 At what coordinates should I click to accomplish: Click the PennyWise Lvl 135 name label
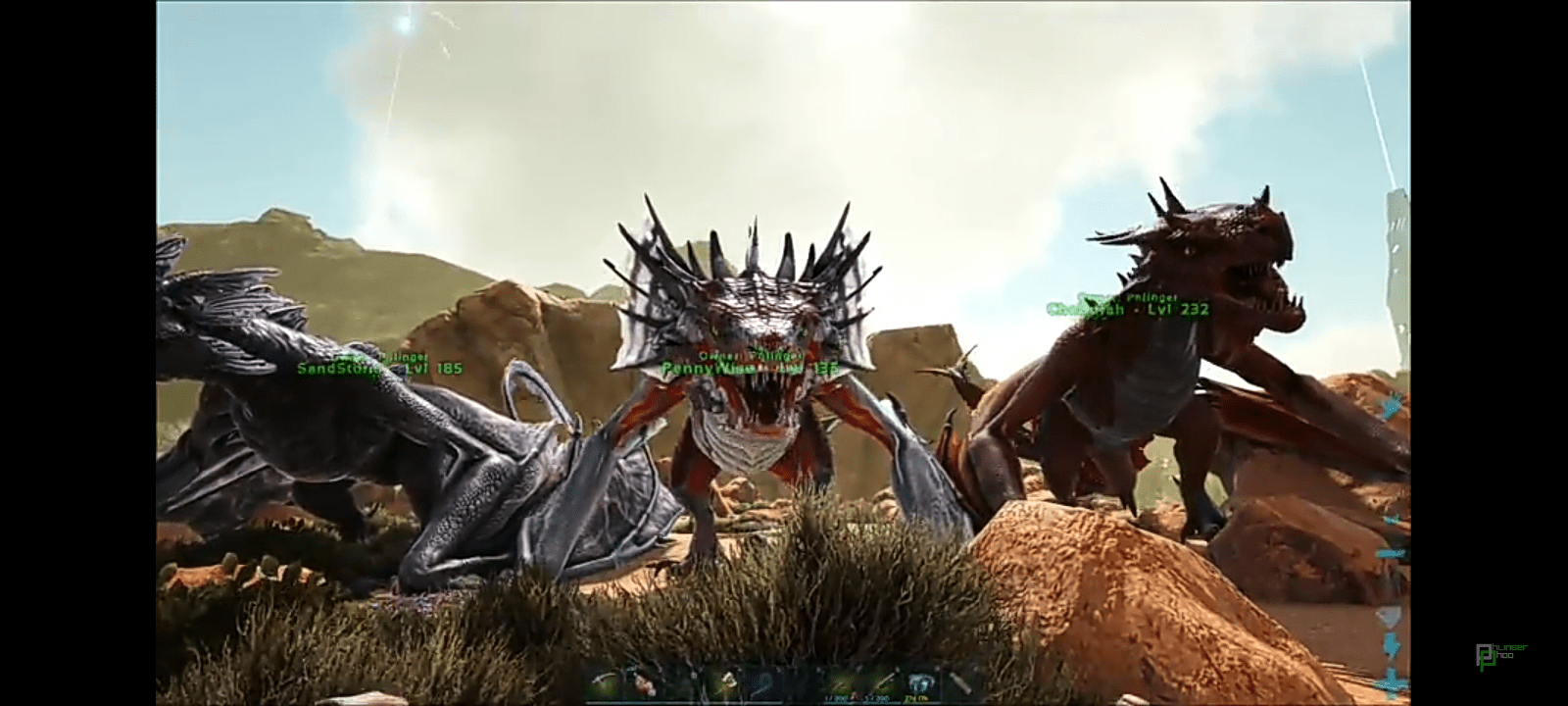[743, 366]
